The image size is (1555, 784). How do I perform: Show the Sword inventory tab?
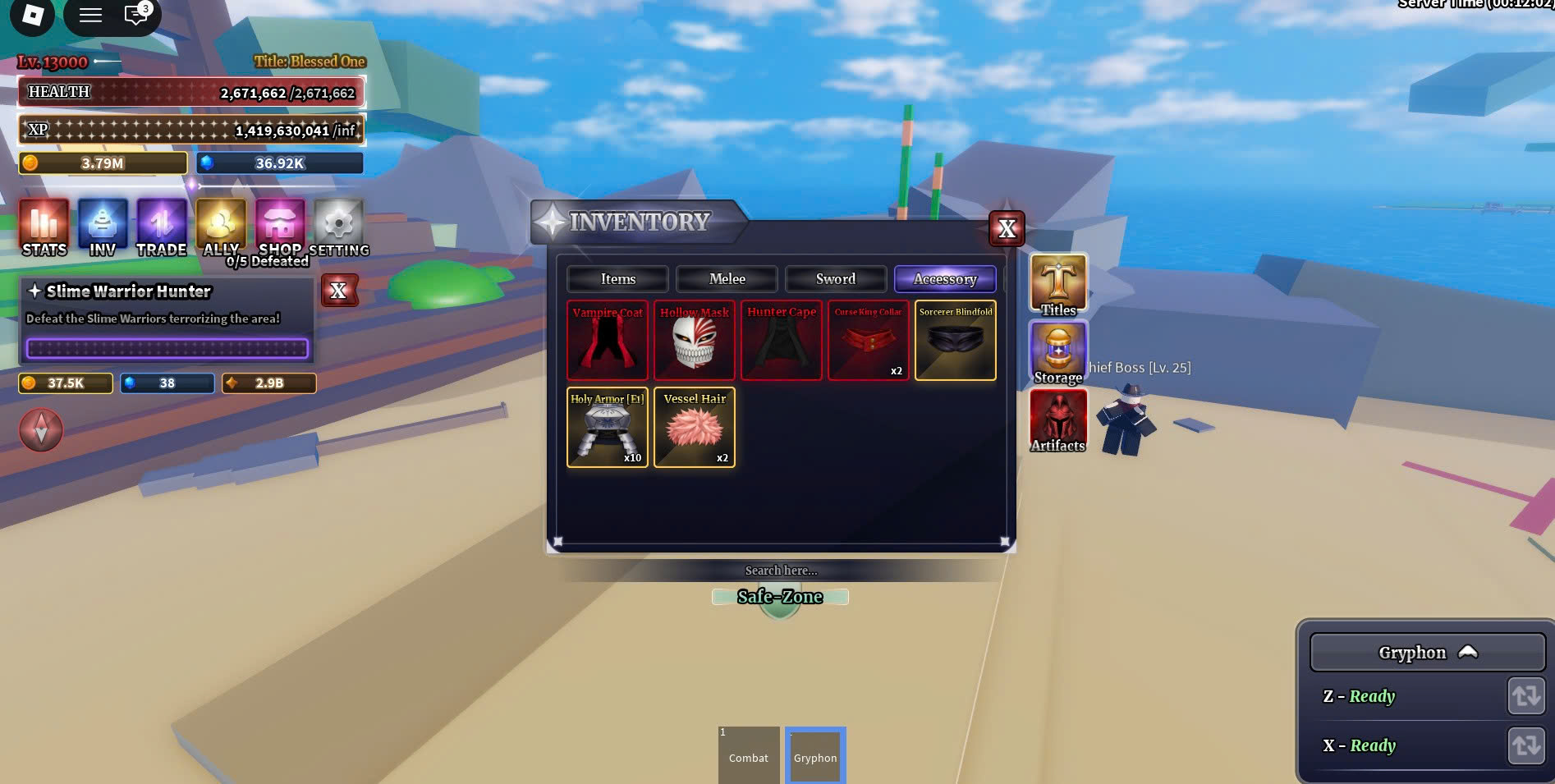tap(835, 279)
